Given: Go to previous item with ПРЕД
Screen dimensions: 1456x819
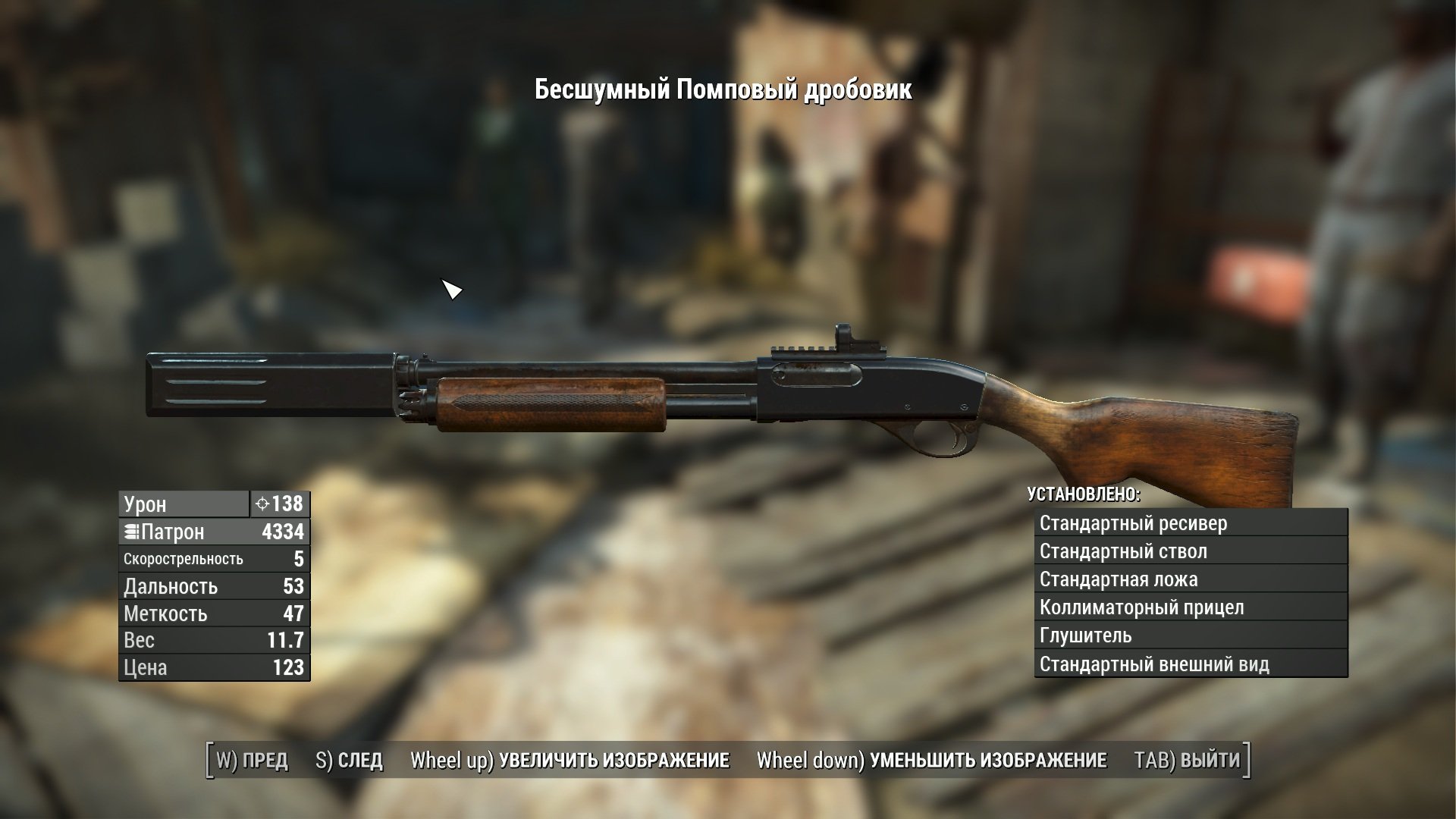Looking at the screenshot, I should click(253, 760).
